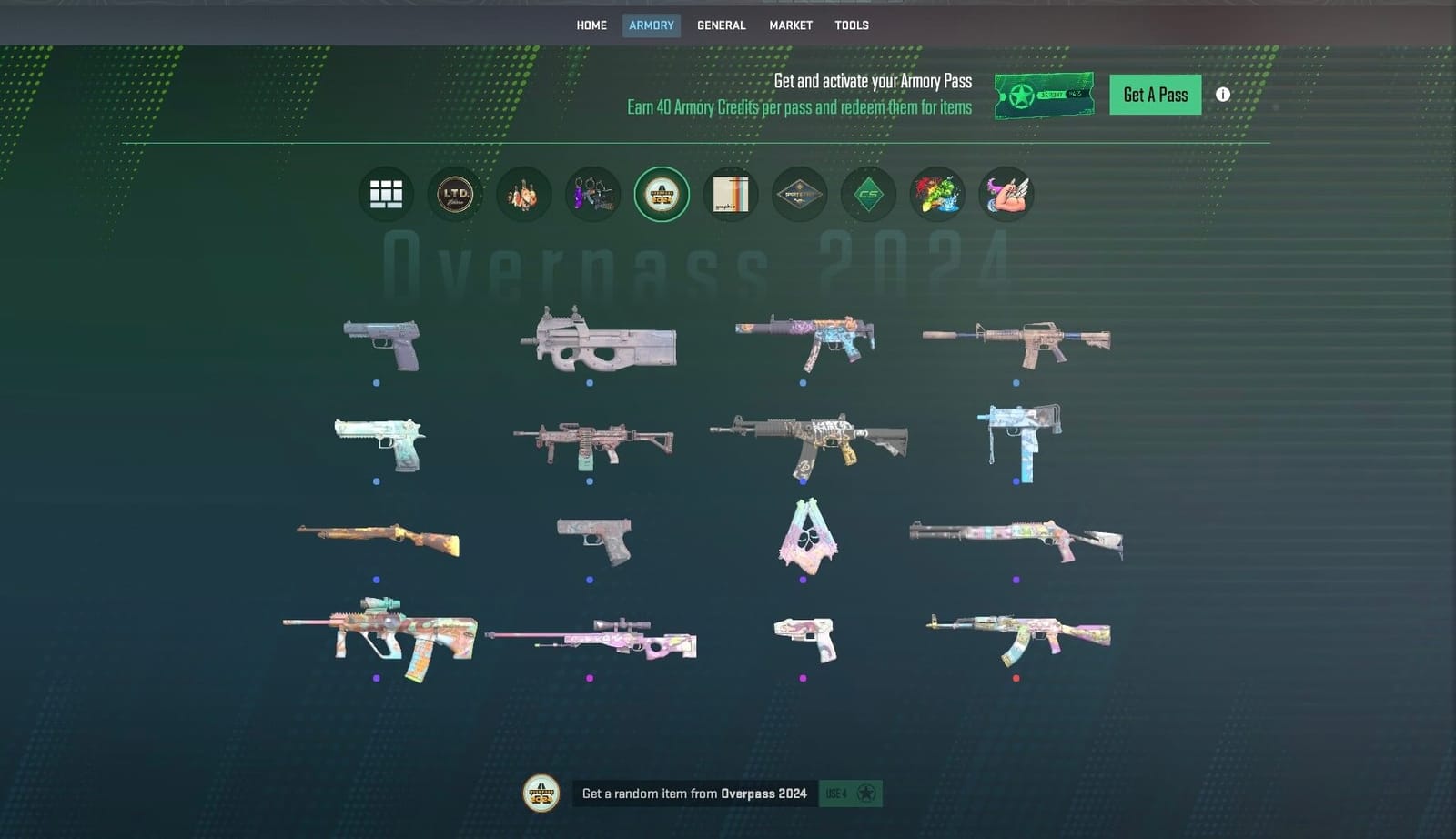Open the winged arm collection icon

click(1006, 194)
